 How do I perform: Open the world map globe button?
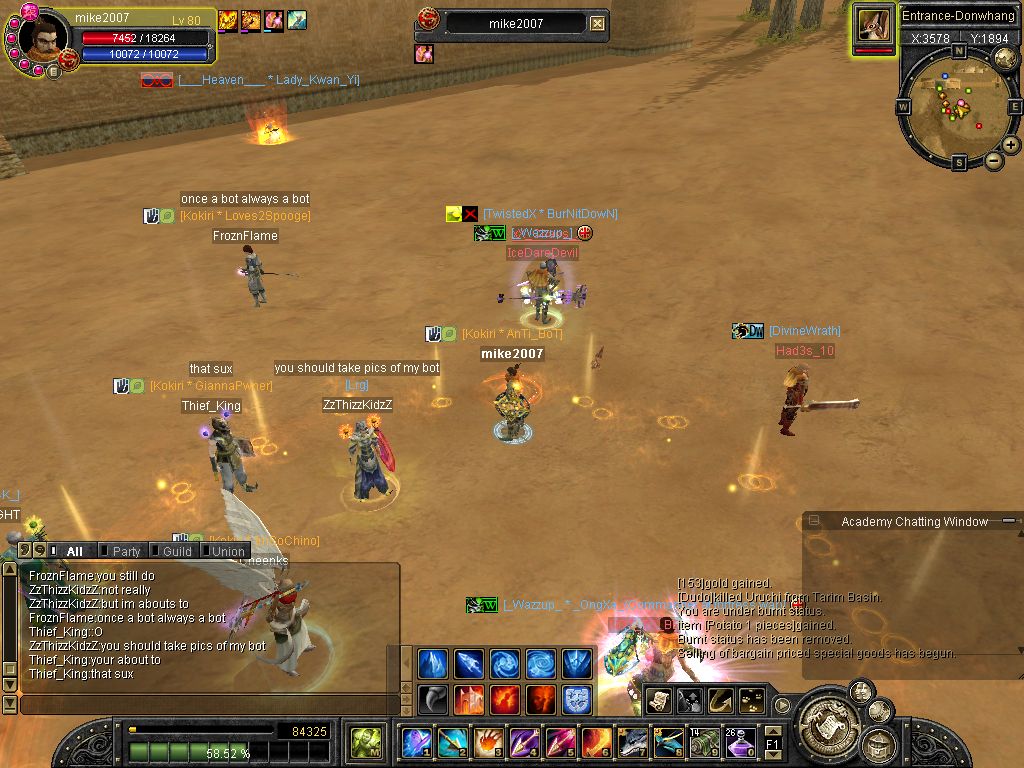tap(1004, 58)
